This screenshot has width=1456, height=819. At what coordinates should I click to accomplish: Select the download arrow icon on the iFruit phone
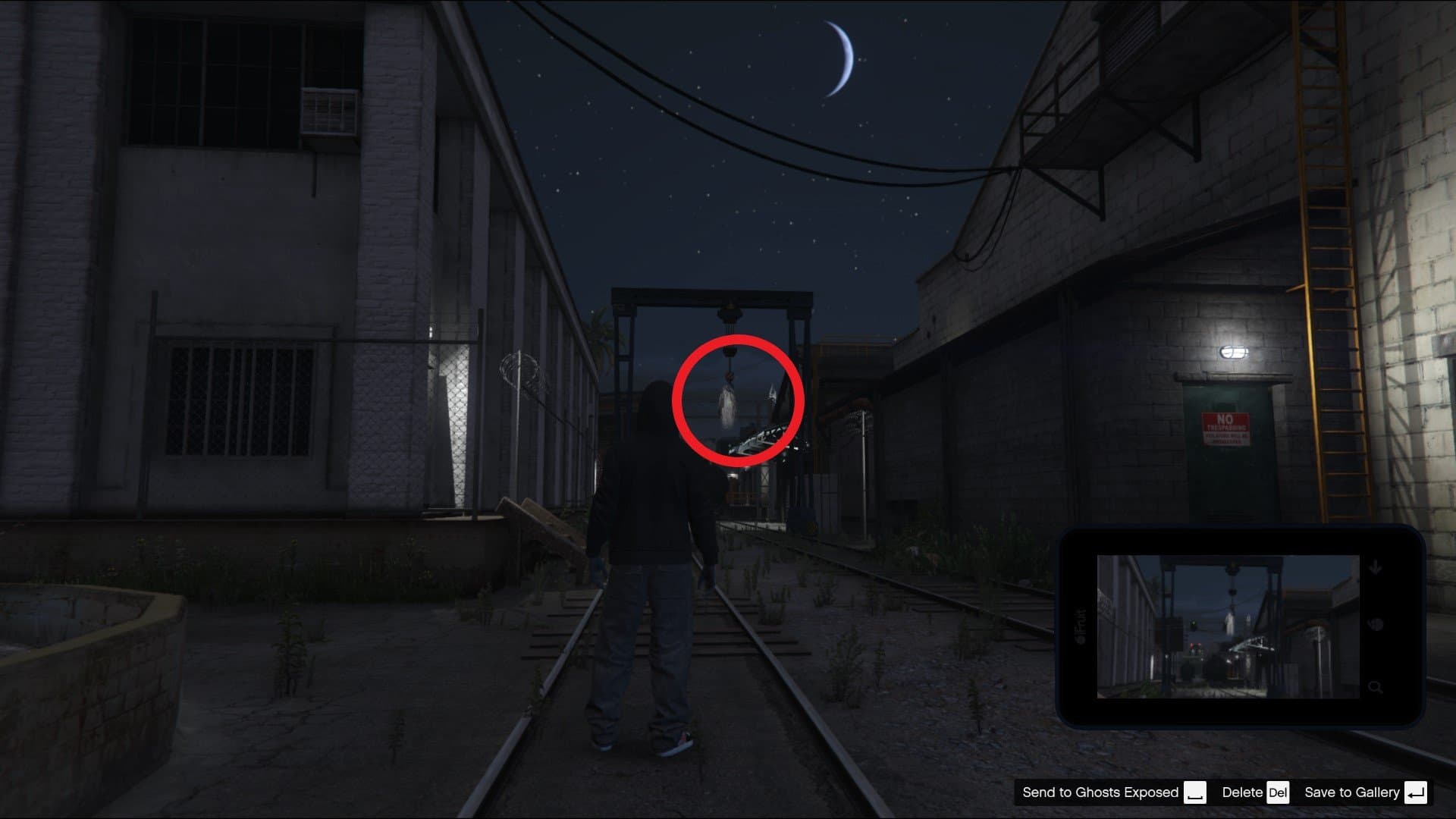coord(1376,565)
